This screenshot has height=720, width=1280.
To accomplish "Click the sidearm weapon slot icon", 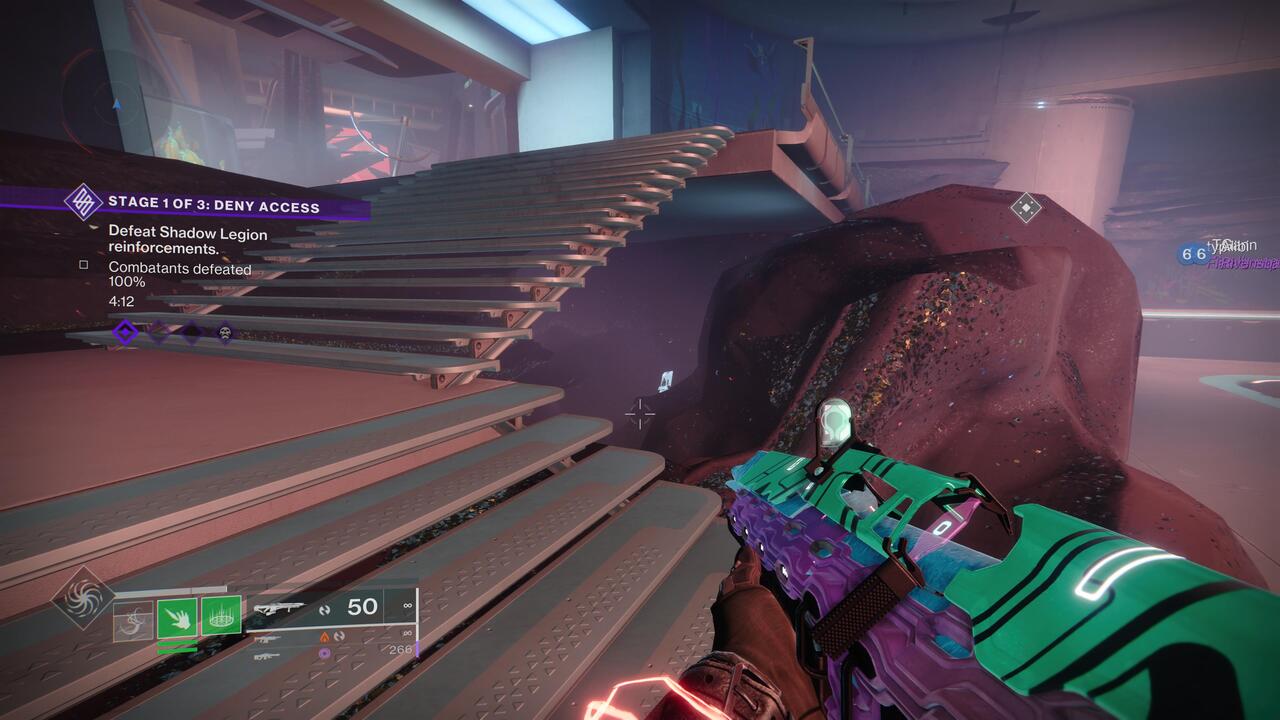I will 266,639.
